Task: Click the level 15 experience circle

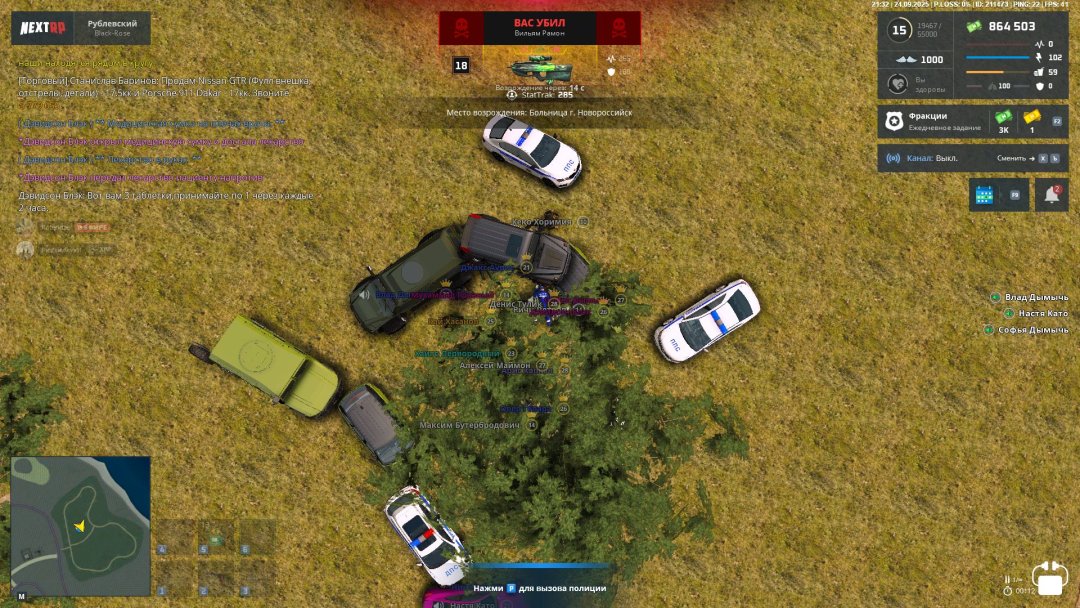Action: point(899,30)
